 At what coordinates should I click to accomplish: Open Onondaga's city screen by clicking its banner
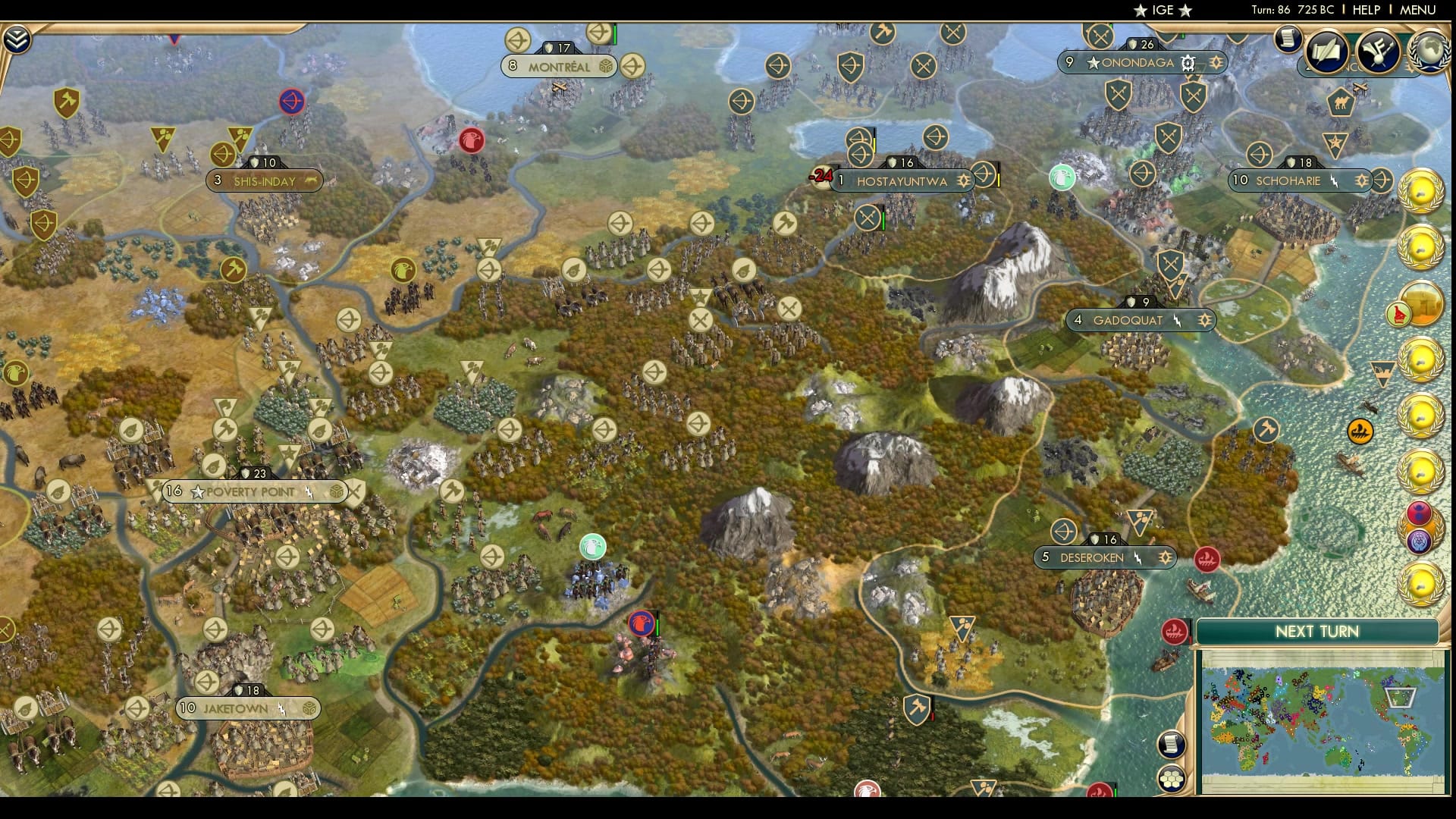click(1139, 64)
